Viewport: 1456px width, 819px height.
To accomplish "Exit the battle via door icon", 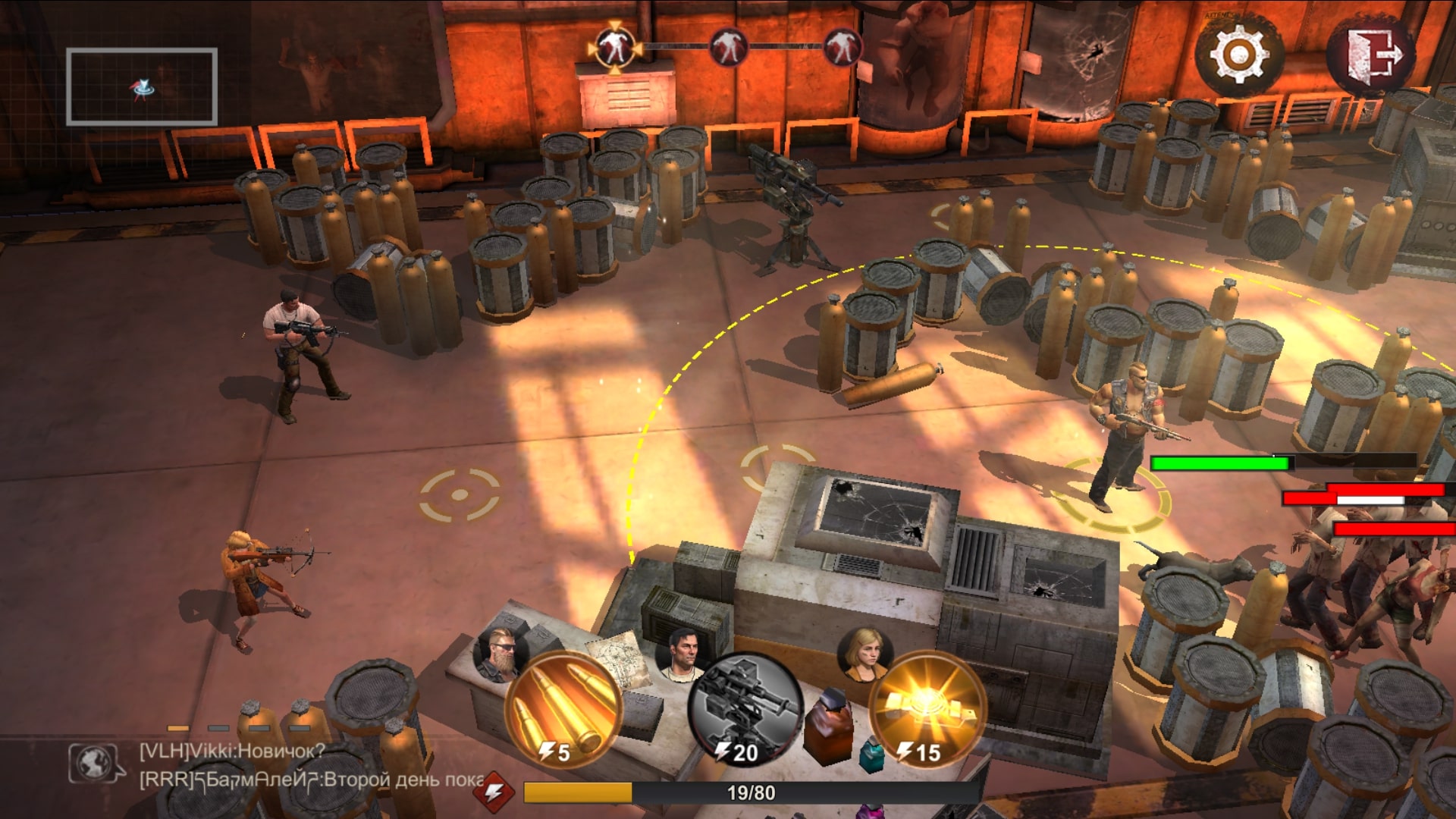I will point(1370,55).
